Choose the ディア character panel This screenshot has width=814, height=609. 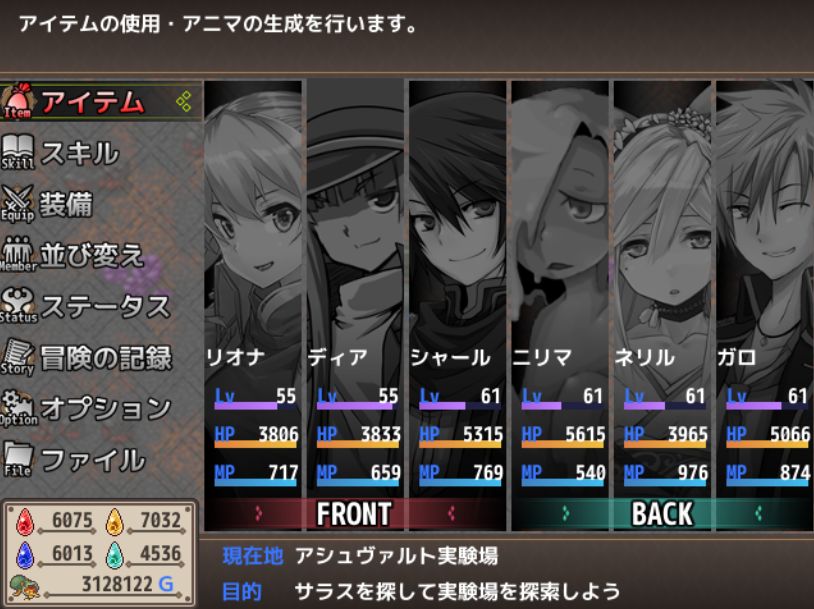(x=356, y=290)
